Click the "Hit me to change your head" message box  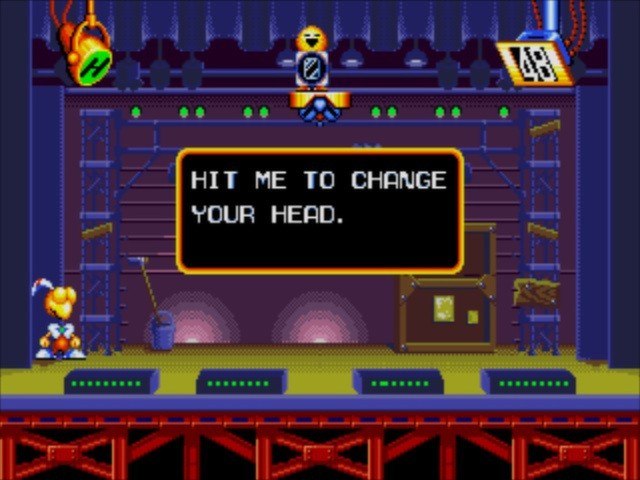coord(320,211)
